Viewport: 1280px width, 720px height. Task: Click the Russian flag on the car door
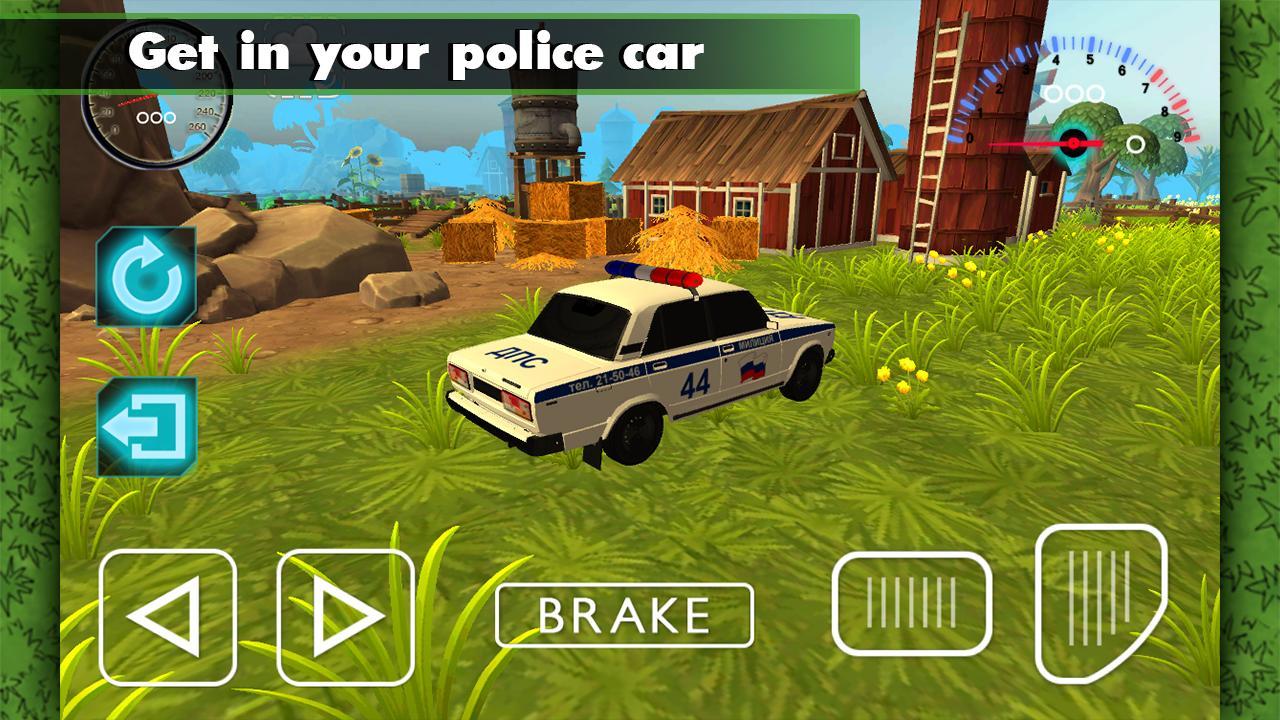(752, 371)
